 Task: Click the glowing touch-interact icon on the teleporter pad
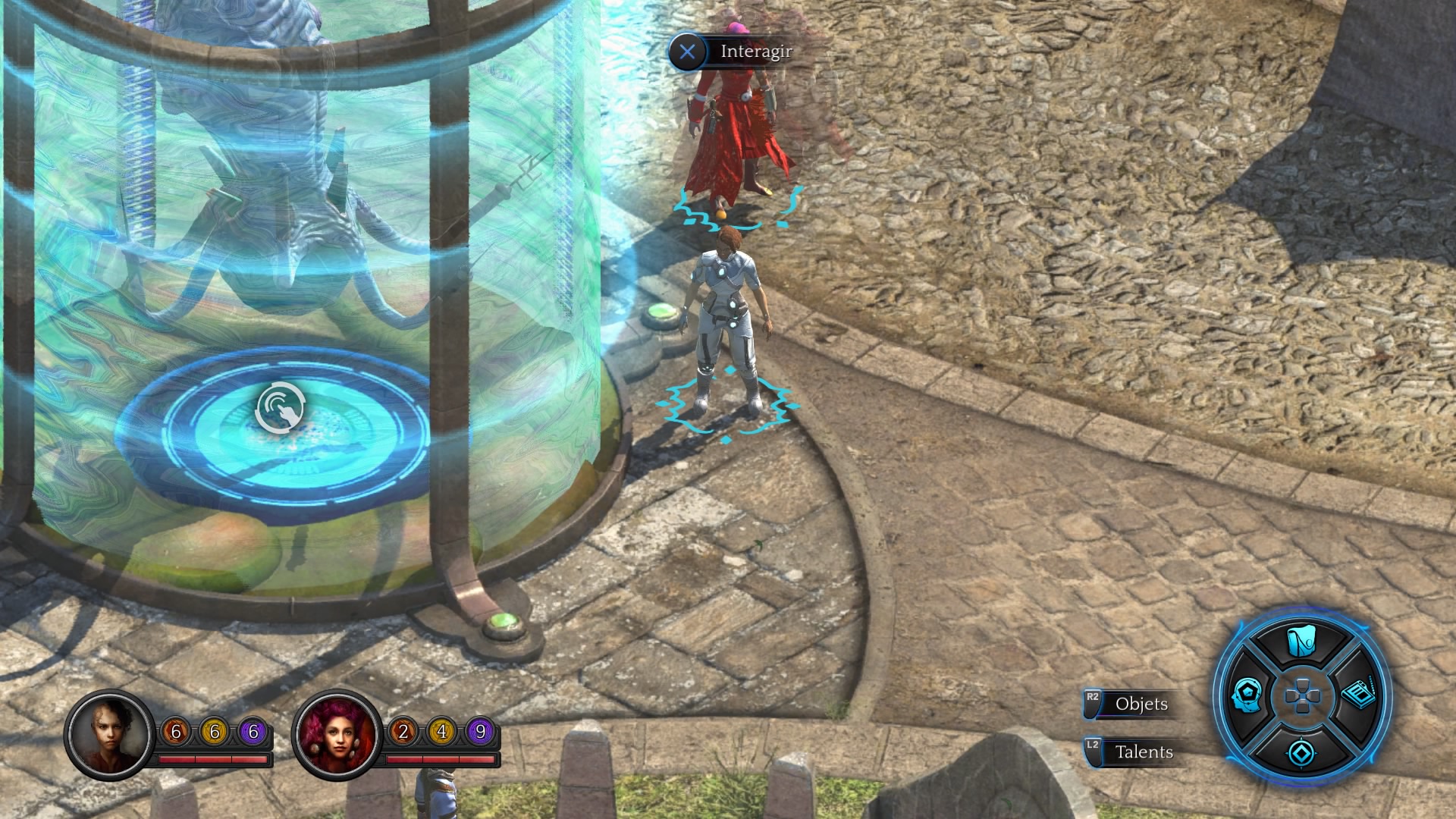278,407
